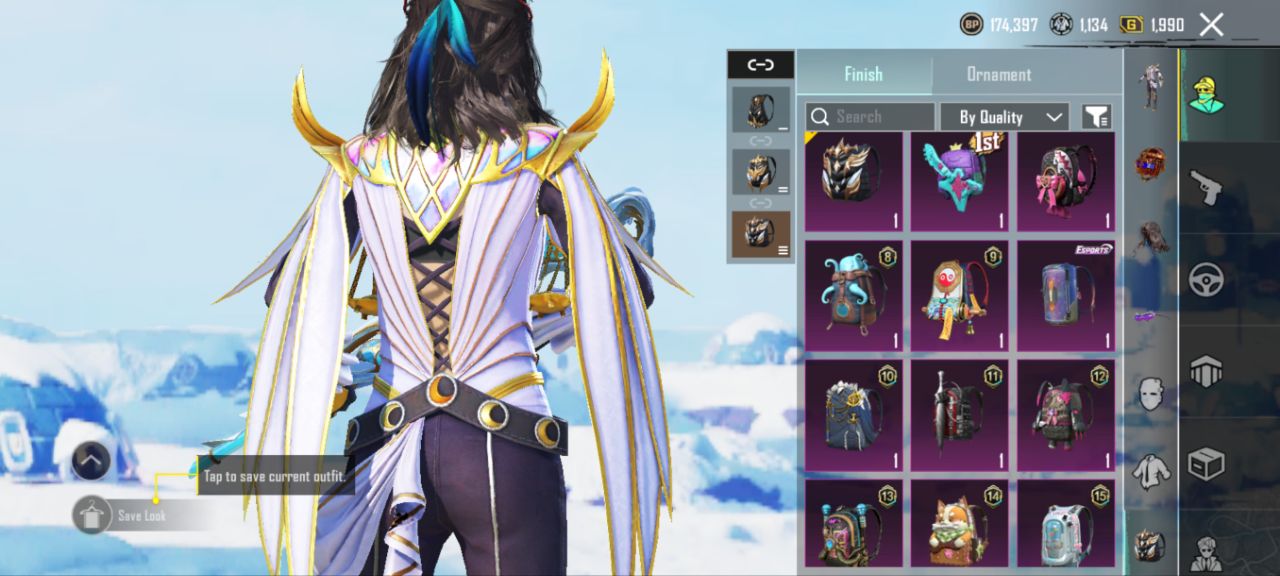Select the blue octopus backpack
Screen dimensions: 1280x576
[853, 296]
